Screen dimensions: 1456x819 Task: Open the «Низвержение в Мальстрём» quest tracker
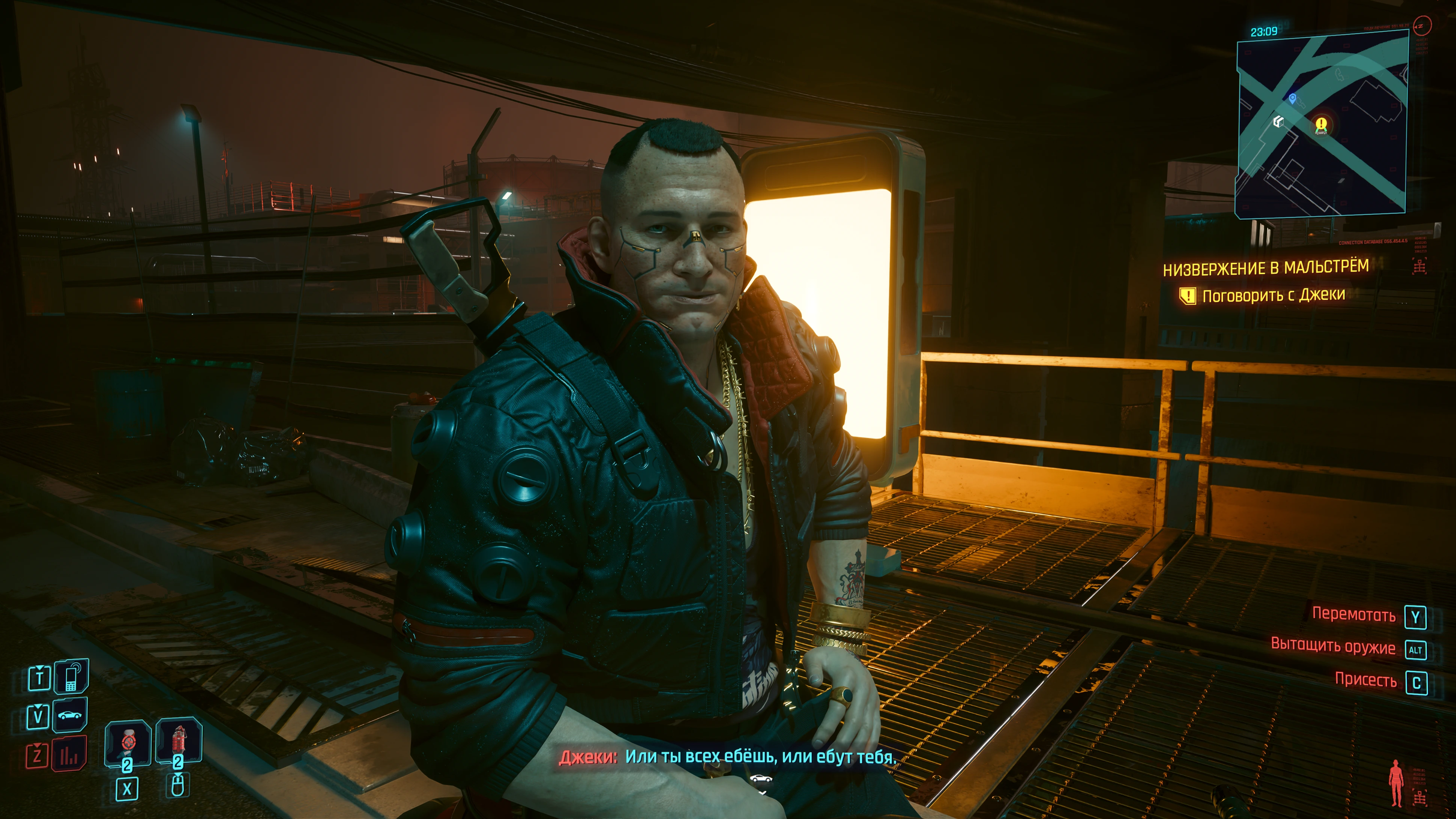1266,268
